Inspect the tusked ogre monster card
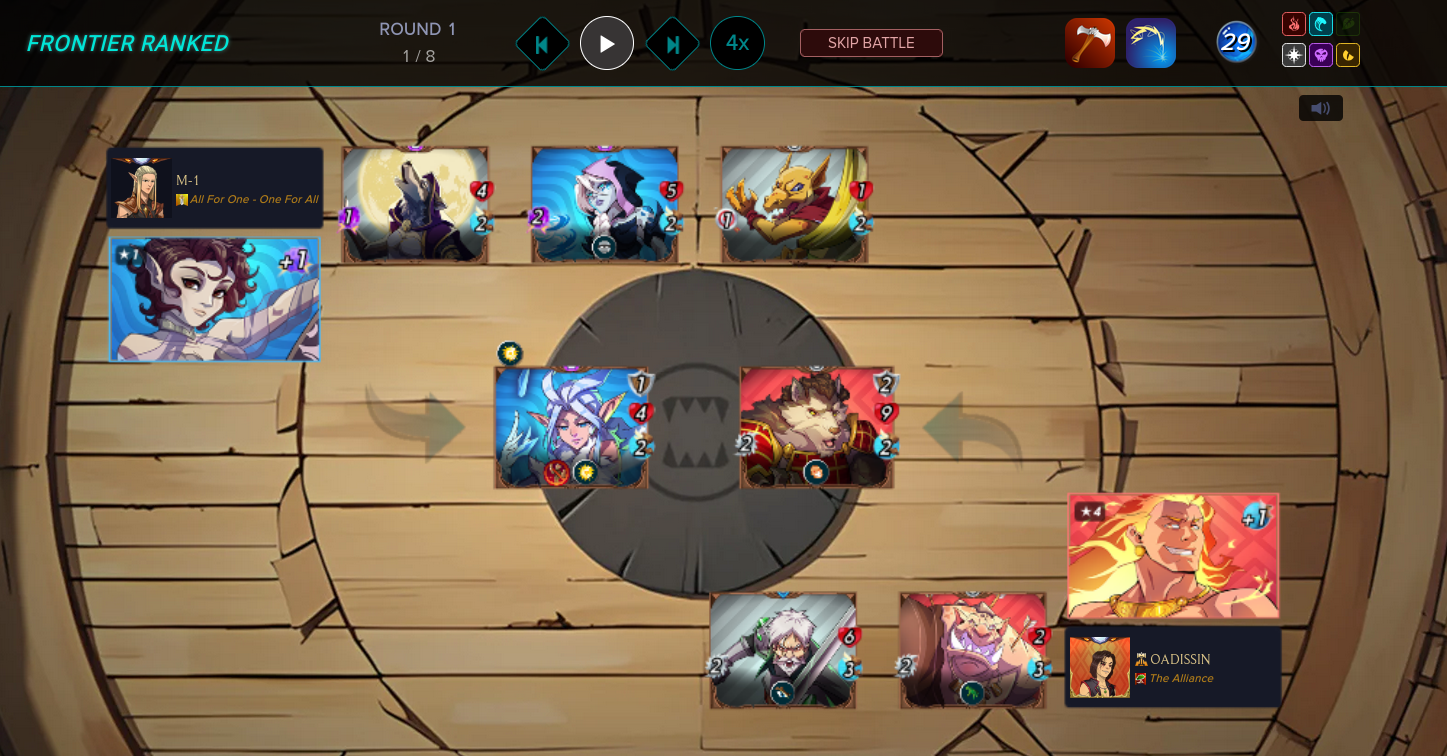Viewport: 1447px width, 756px height. coord(973,650)
